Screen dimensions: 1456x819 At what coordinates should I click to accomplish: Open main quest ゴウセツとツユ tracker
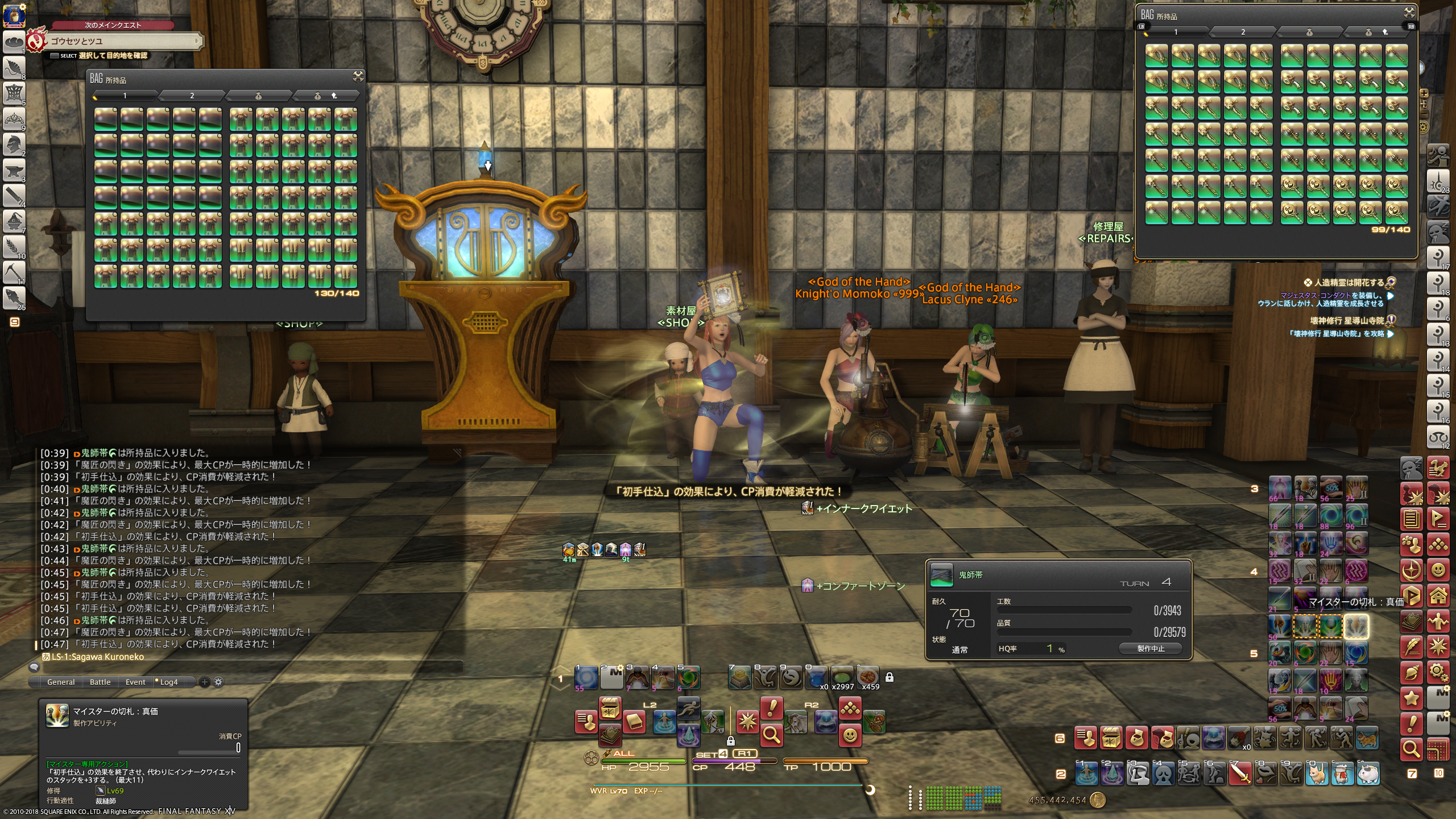122,41
